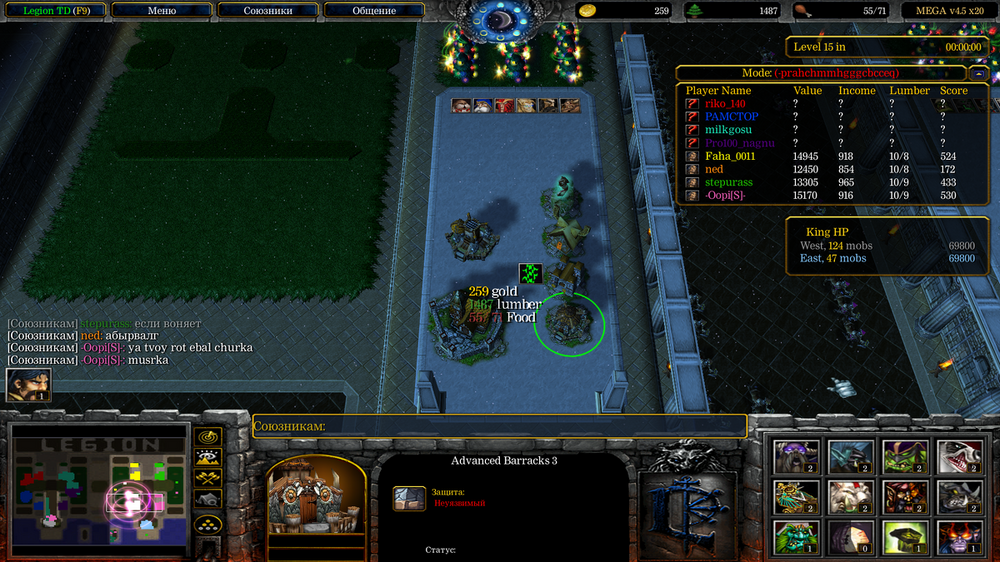Select the armor defense icon in info panel
The image size is (1000, 562).
408,497
